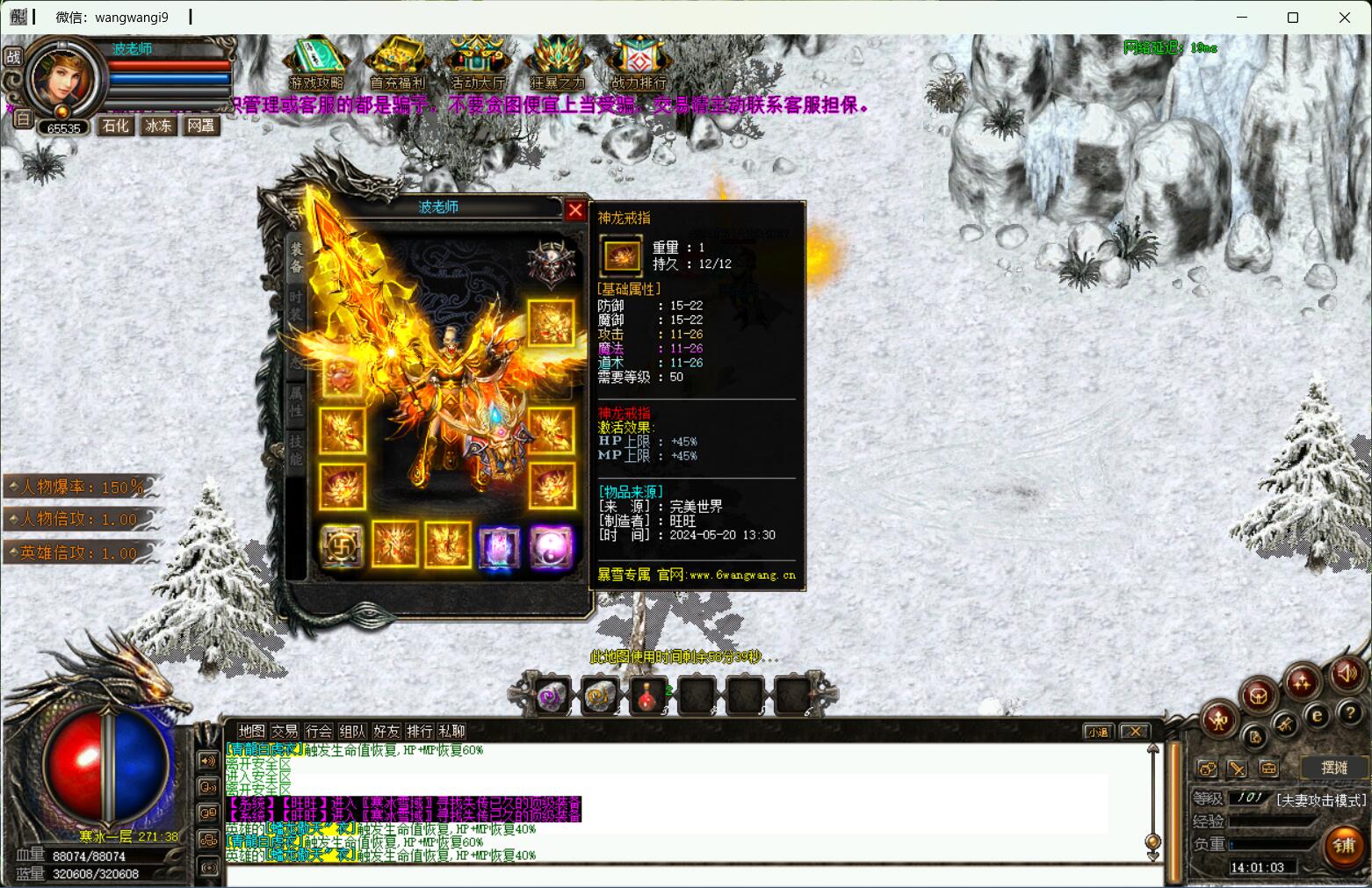Click the round orange 铺 shop button
This screenshot has height=888, width=1372.
click(x=1344, y=846)
